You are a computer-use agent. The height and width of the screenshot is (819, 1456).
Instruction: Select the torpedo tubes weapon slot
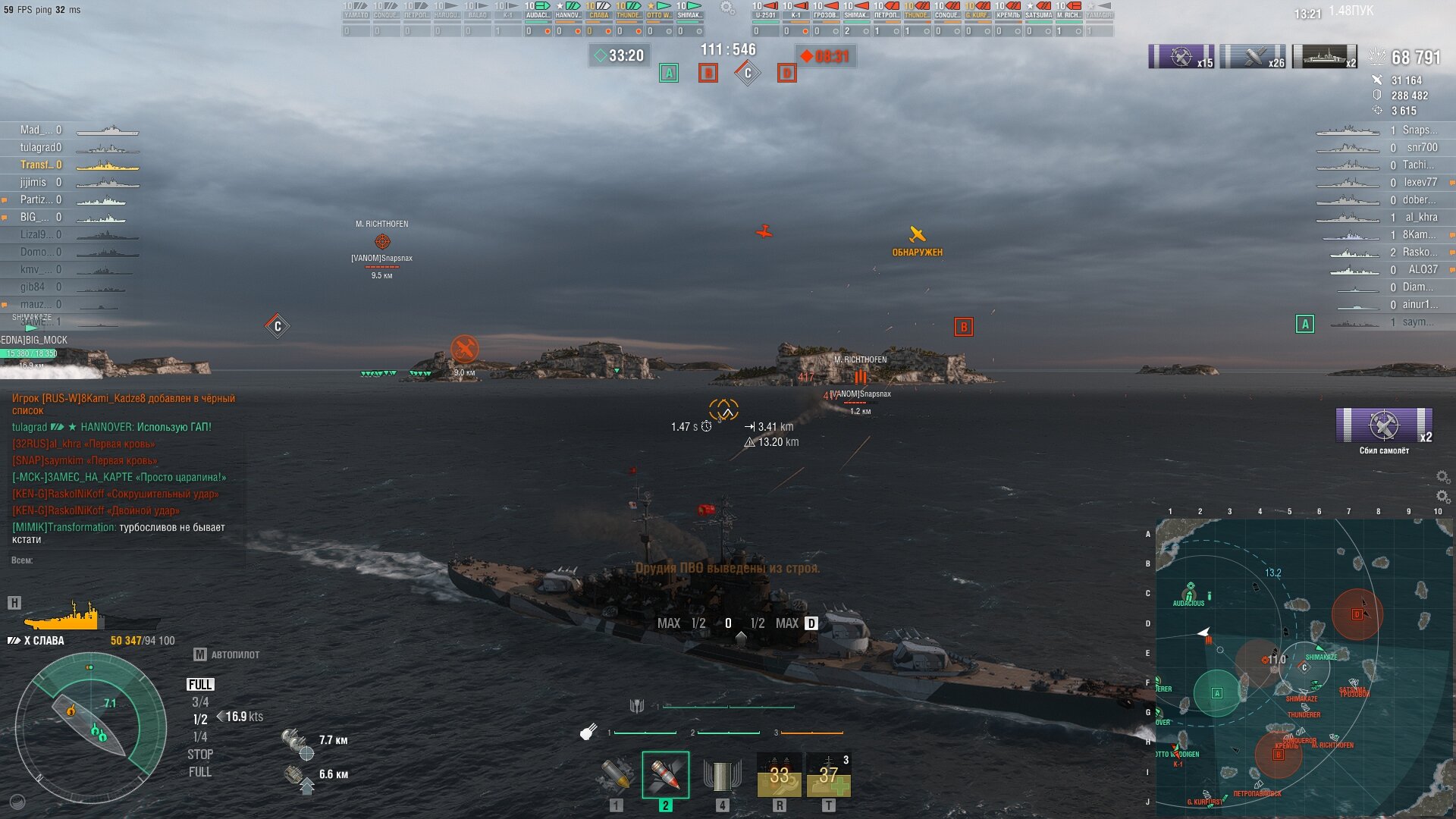pos(721,775)
